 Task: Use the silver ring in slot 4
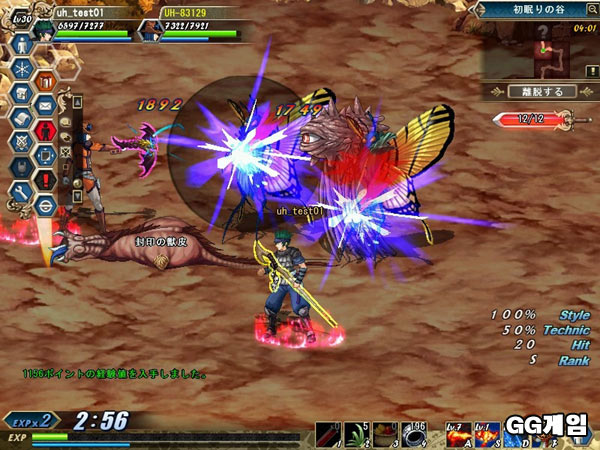pyautogui.click(x=419, y=433)
